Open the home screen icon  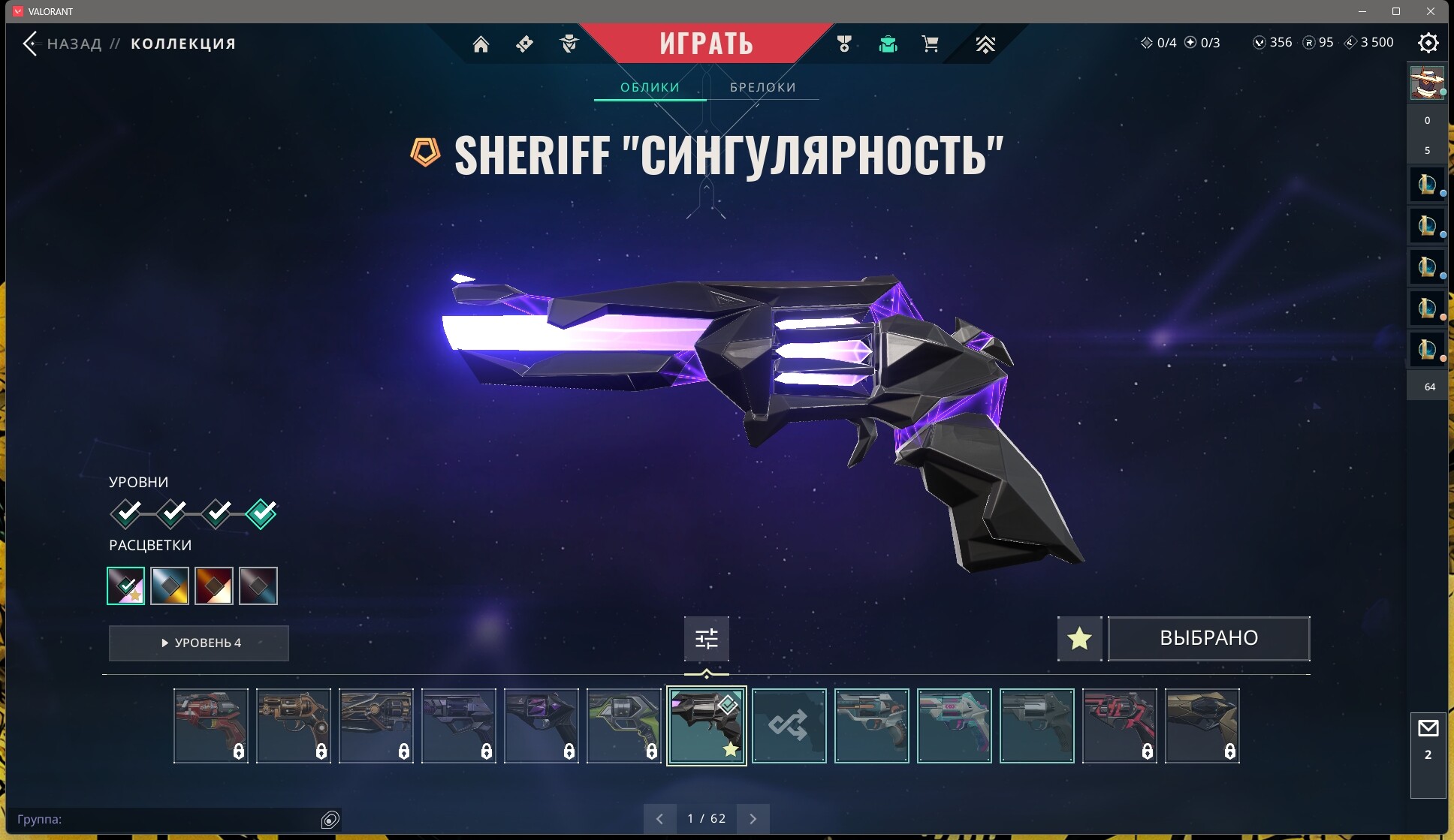tap(481, 44)
